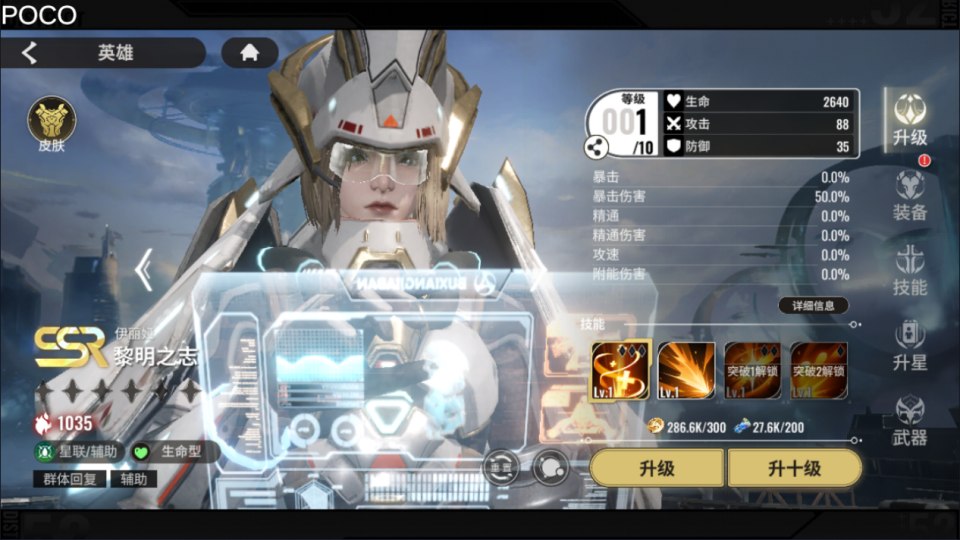Select the 升级 level-up tab
This screenshot has width=960, height=540.
(x=910, y=120)
